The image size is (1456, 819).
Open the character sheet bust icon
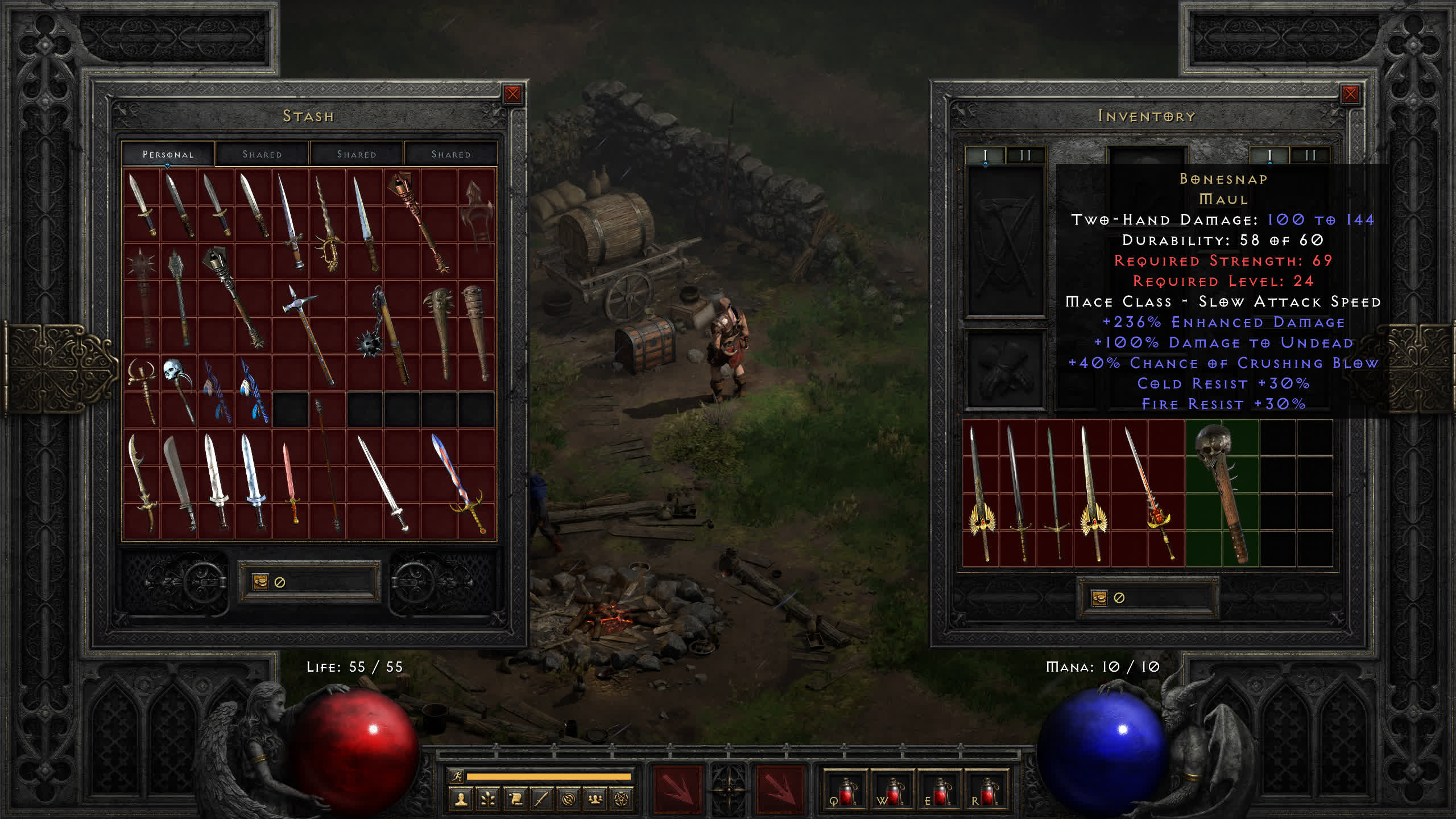[x=461, y=800]
